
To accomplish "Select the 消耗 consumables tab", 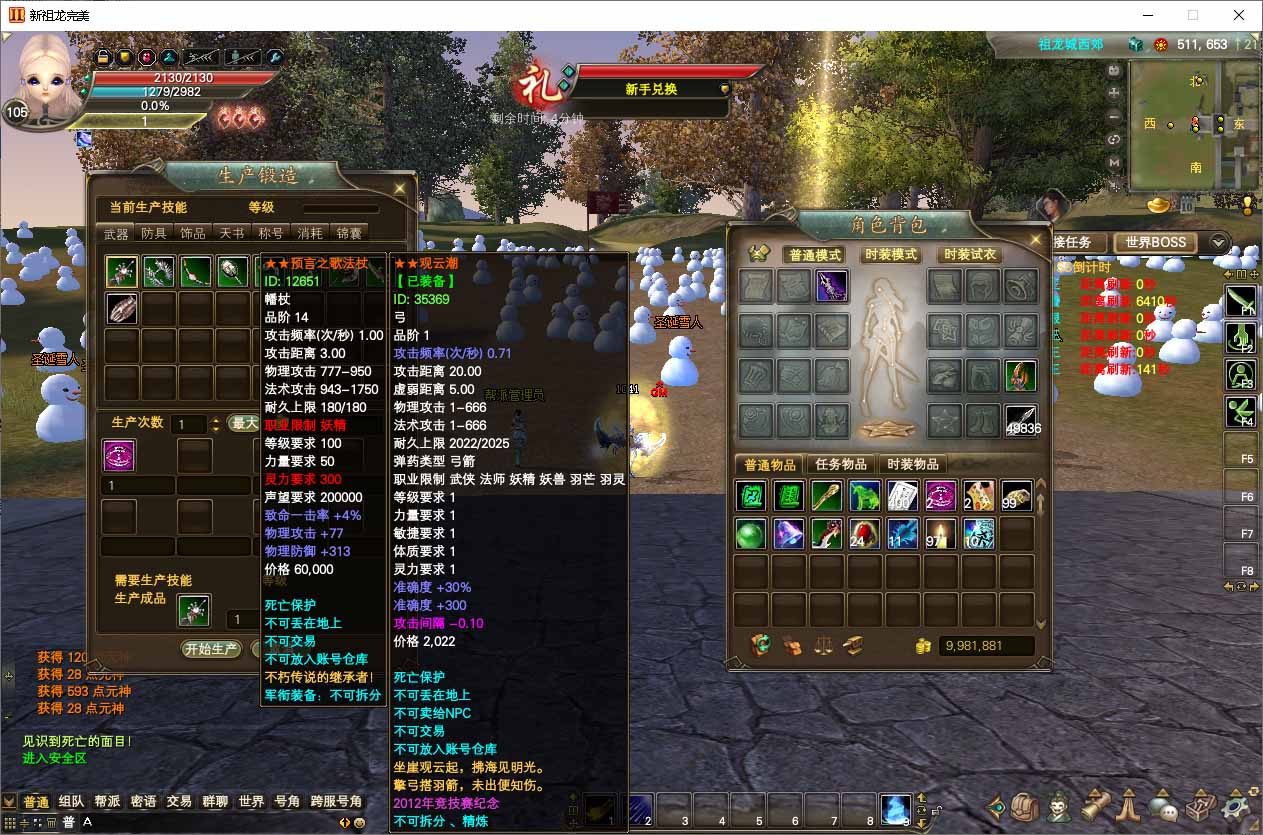I will [x=309, y=233].
